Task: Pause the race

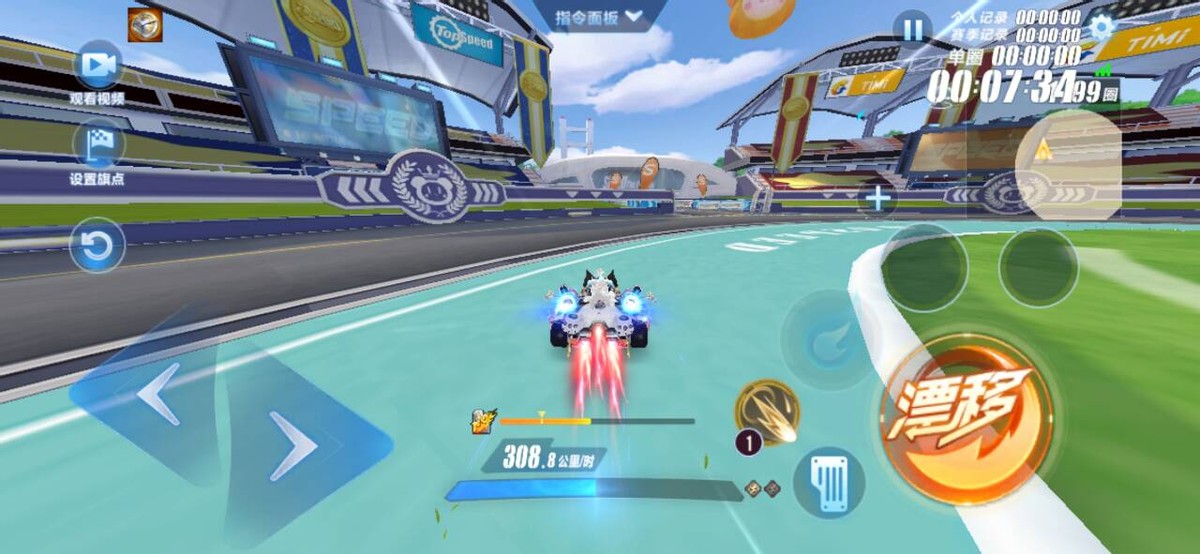Action: [x=911, y=28]
